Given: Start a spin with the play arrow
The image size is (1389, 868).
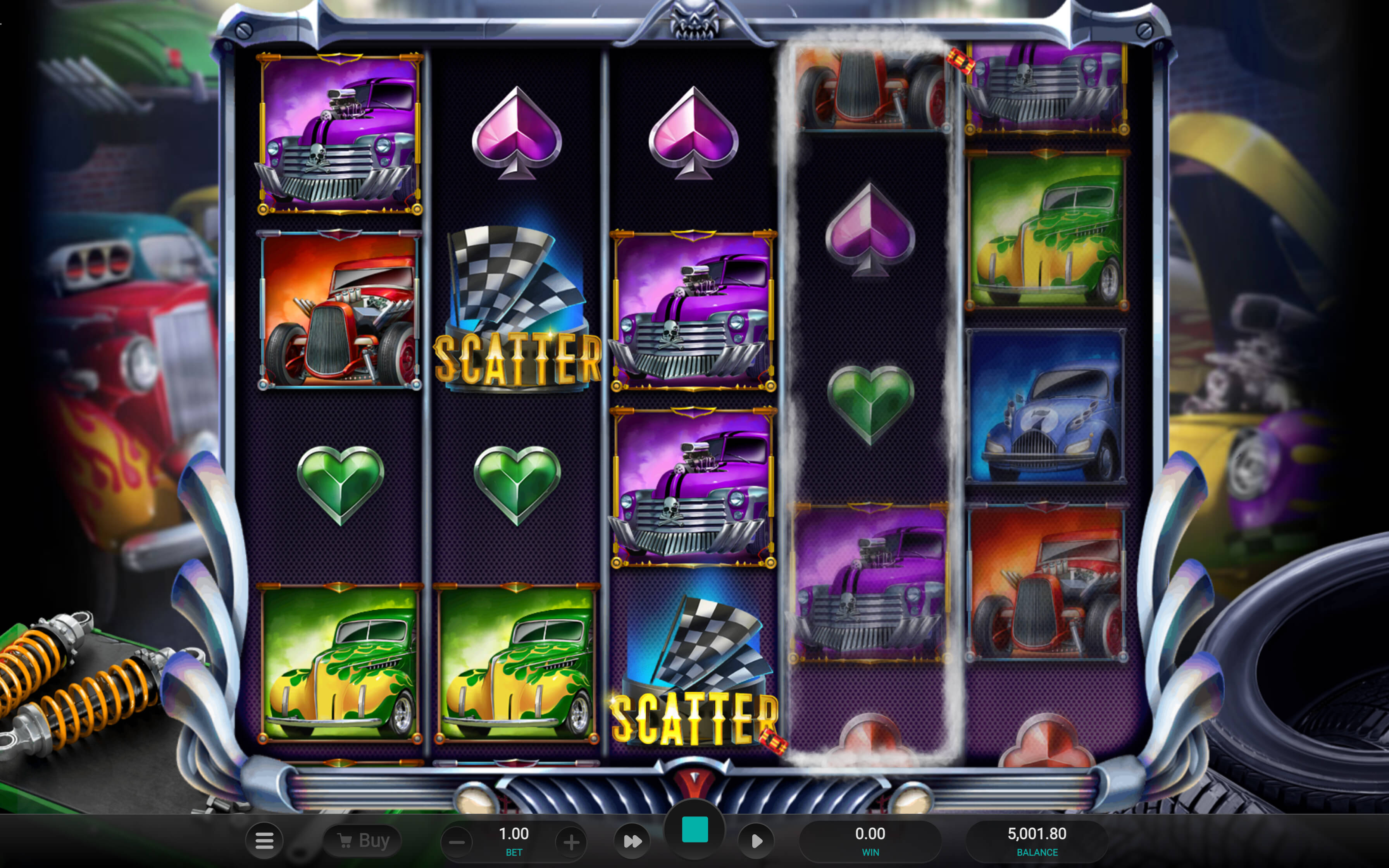Looking at the screenshot, I should coord(757,840).
